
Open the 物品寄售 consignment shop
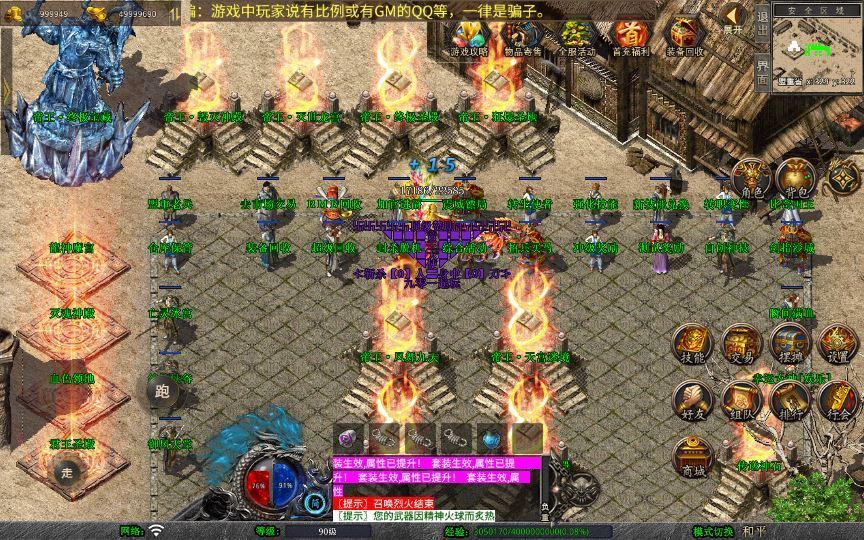pos(520,37)
